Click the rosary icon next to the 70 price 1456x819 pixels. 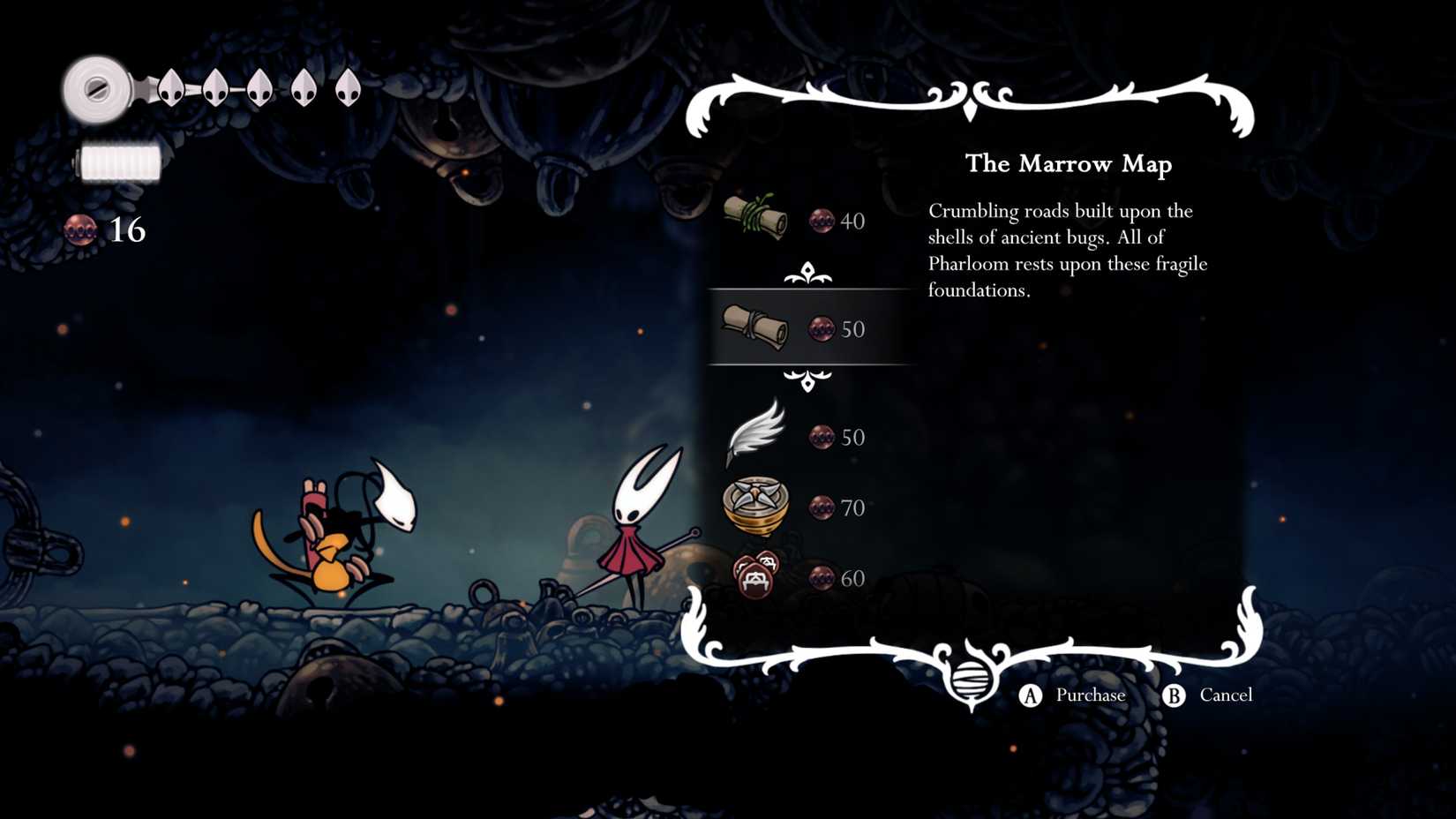point(823,508)
